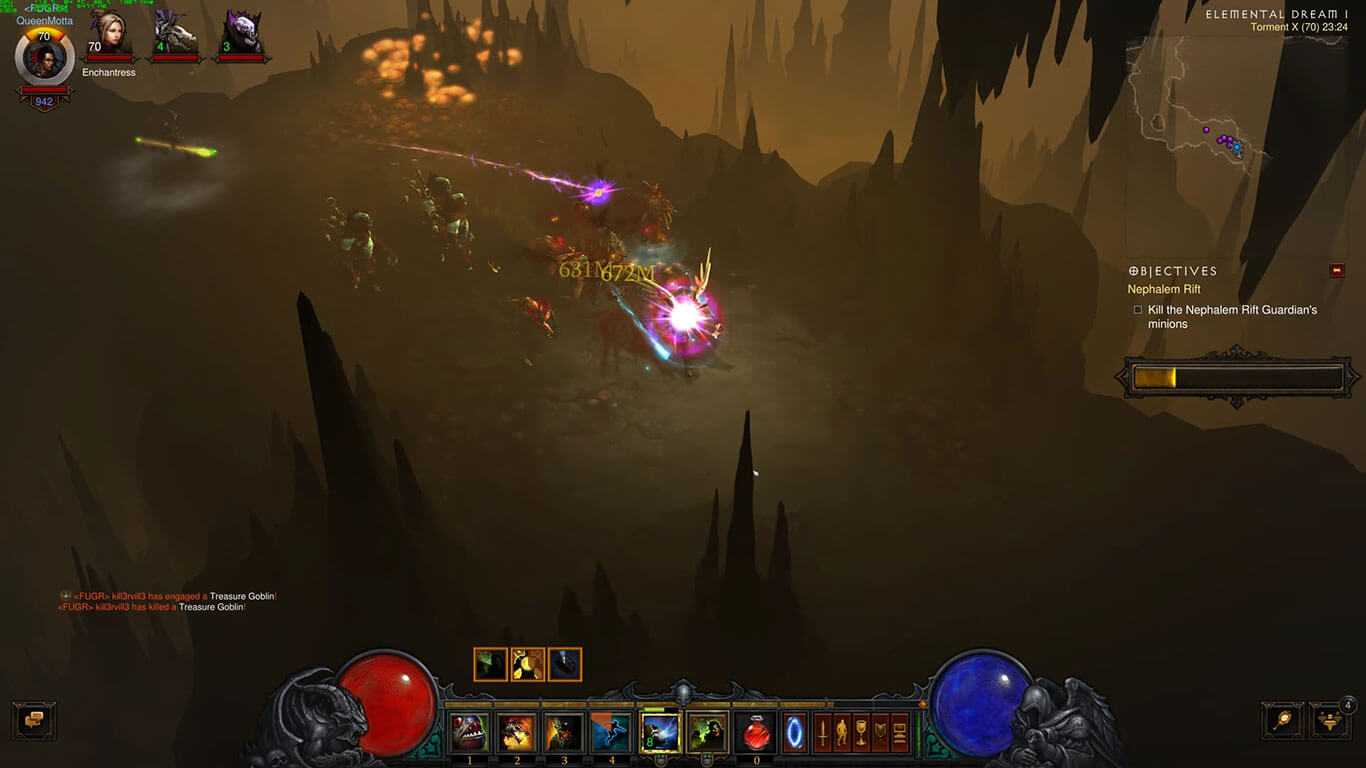
Task: Click the wand icon button
Action: coord(1282,720)
